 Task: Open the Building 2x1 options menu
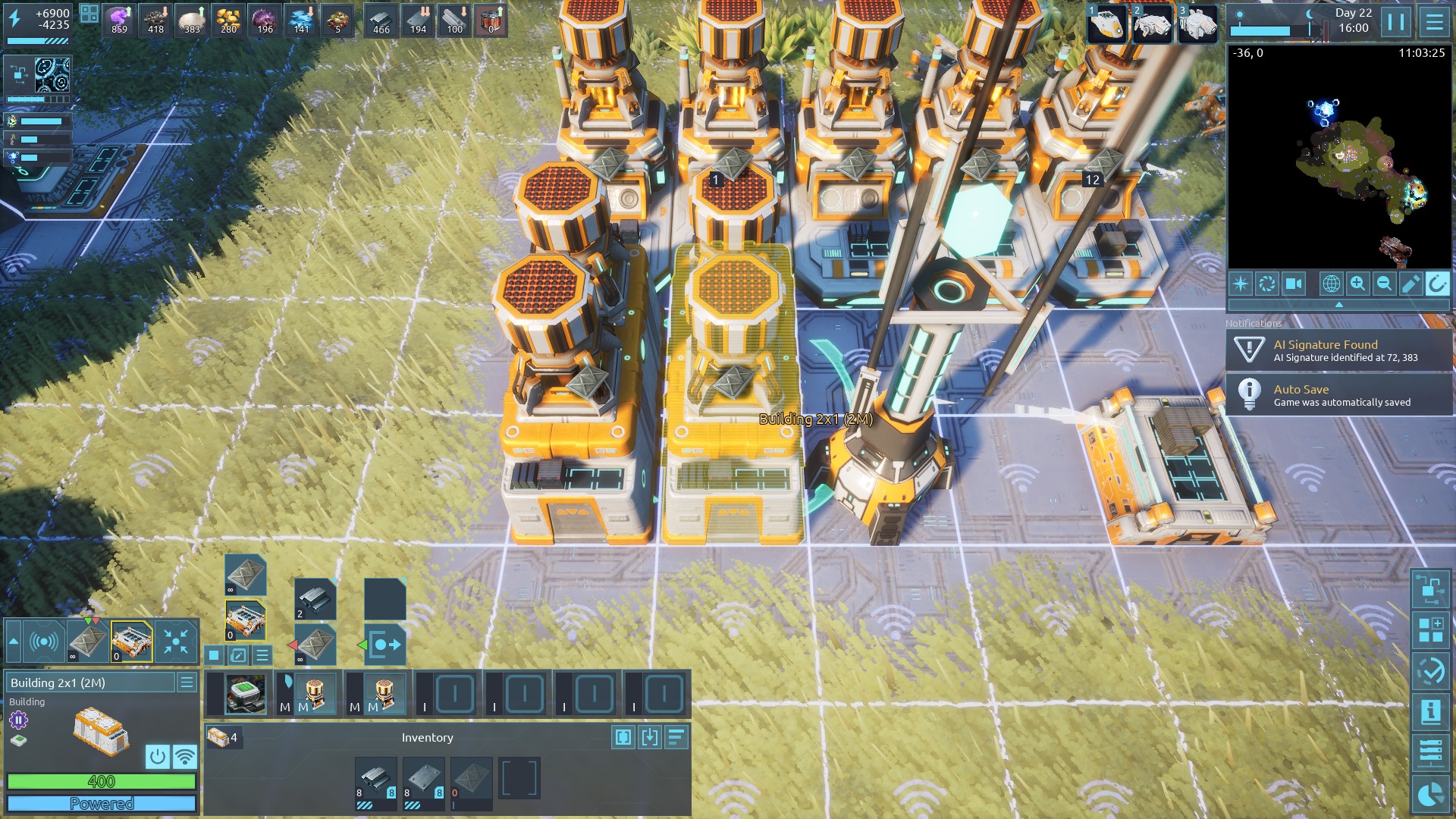coord(187,682)
